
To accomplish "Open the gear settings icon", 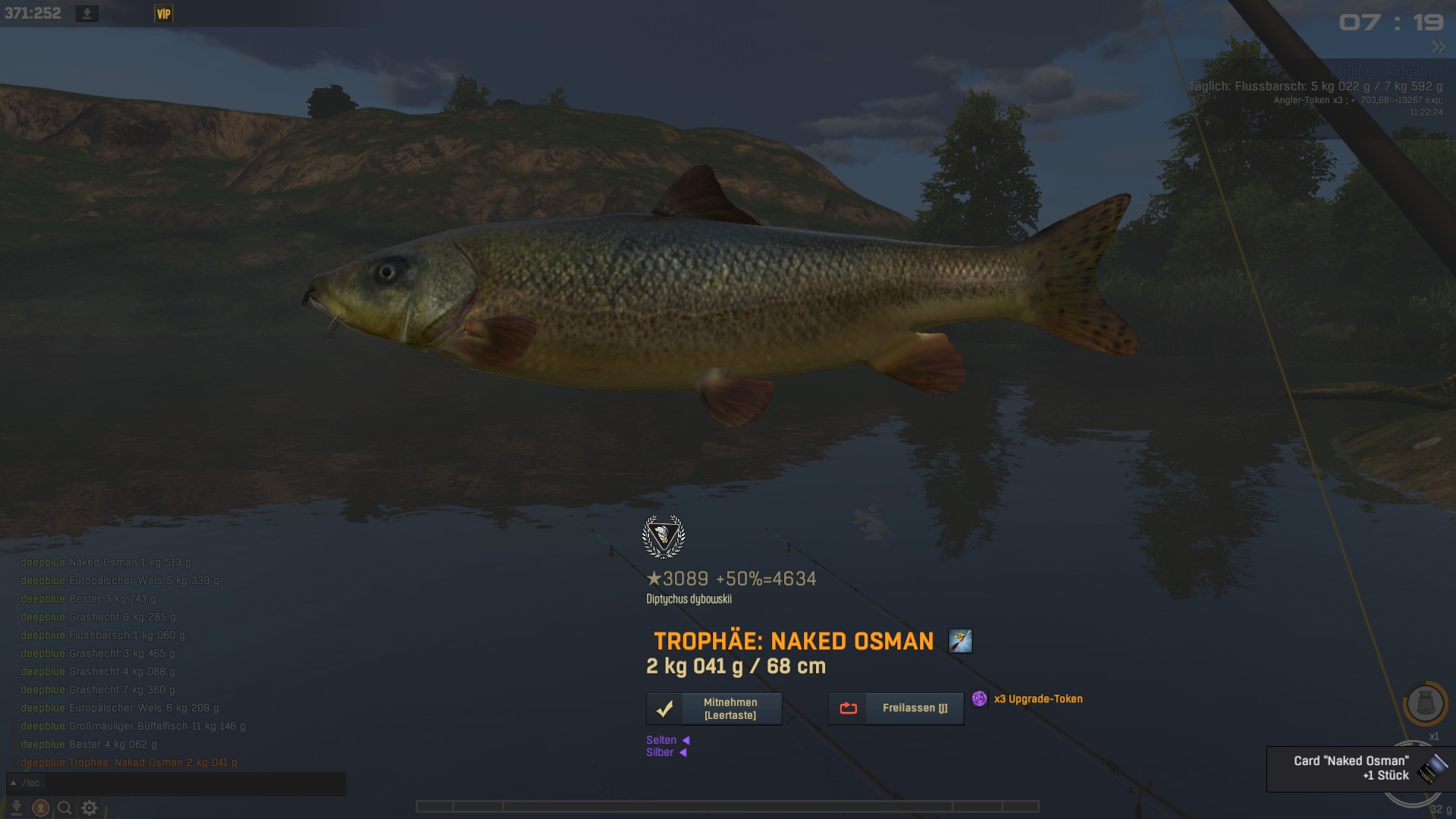I will [x=89, y=808].
